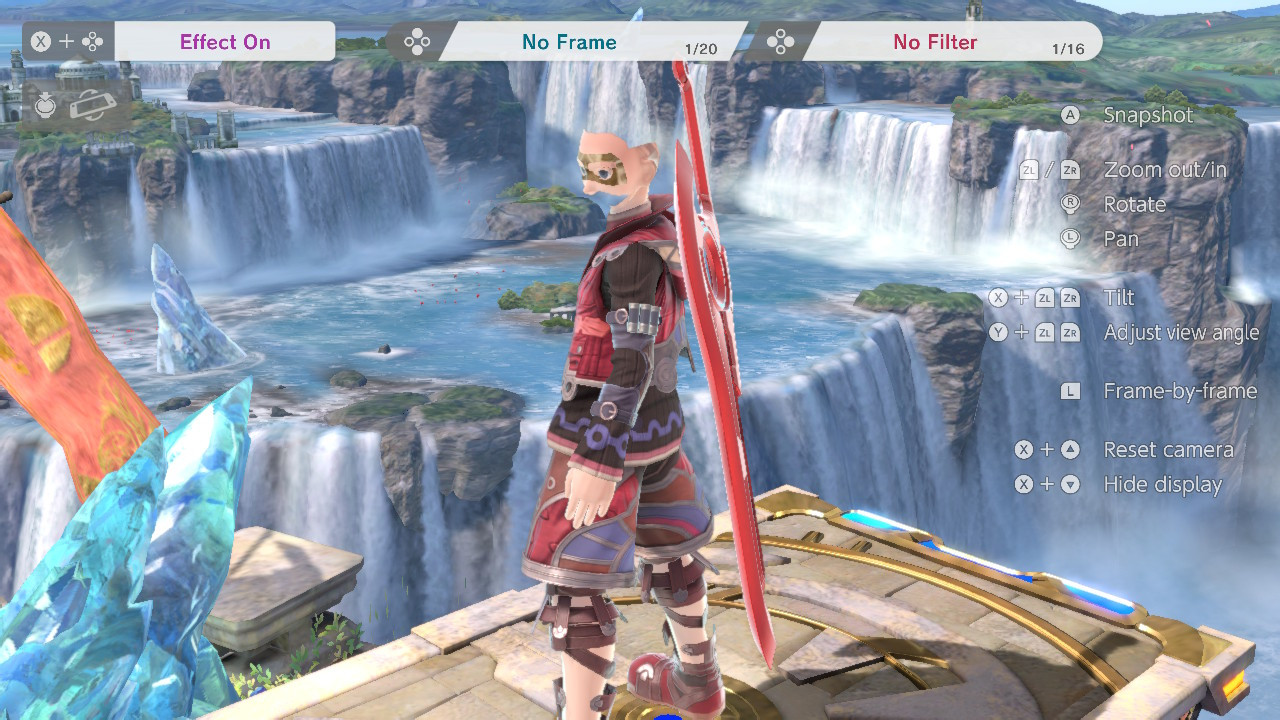1280x720 pixels.
Task: Select the Effect On menu bar
Action: (225, 41)
